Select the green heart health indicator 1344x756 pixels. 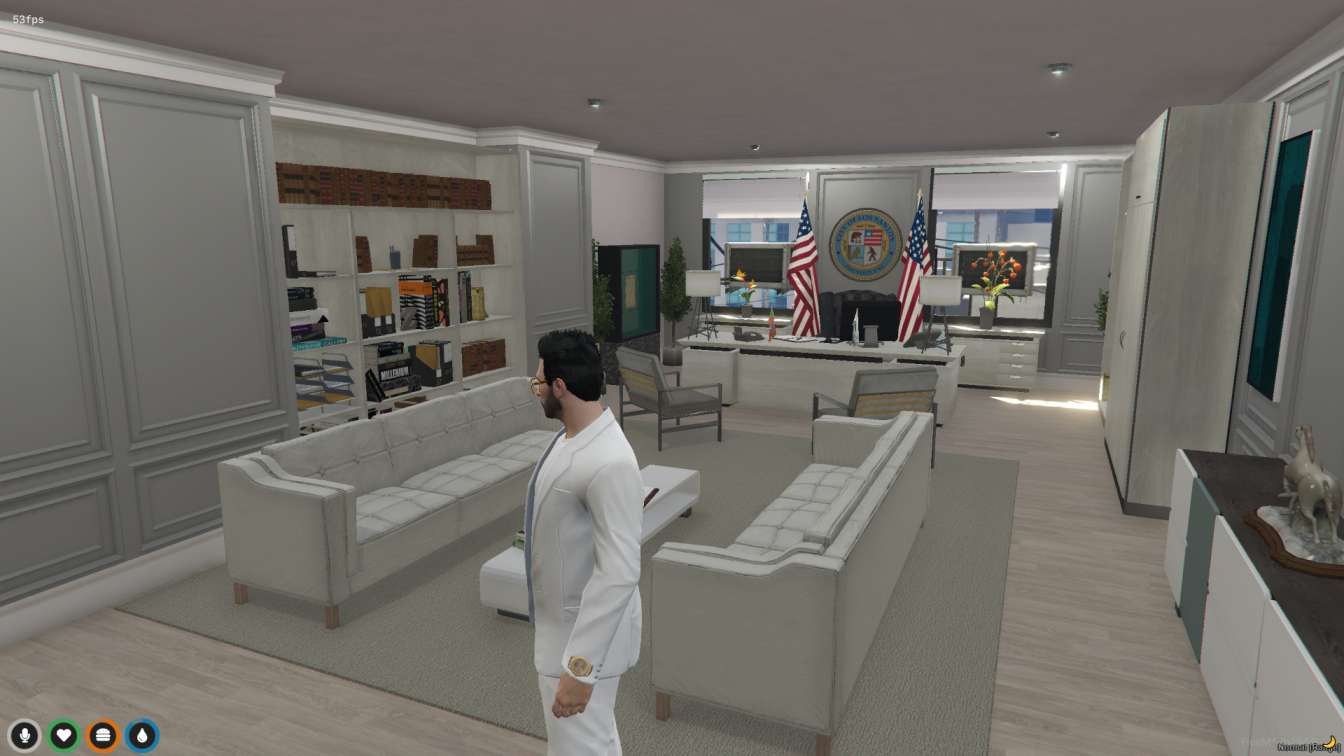(63, 733)
